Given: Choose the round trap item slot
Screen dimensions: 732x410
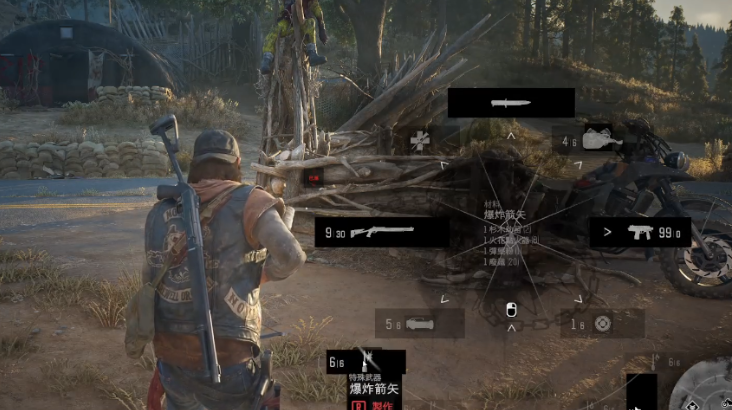Looking at the screenshot, I should coord(601,323).
